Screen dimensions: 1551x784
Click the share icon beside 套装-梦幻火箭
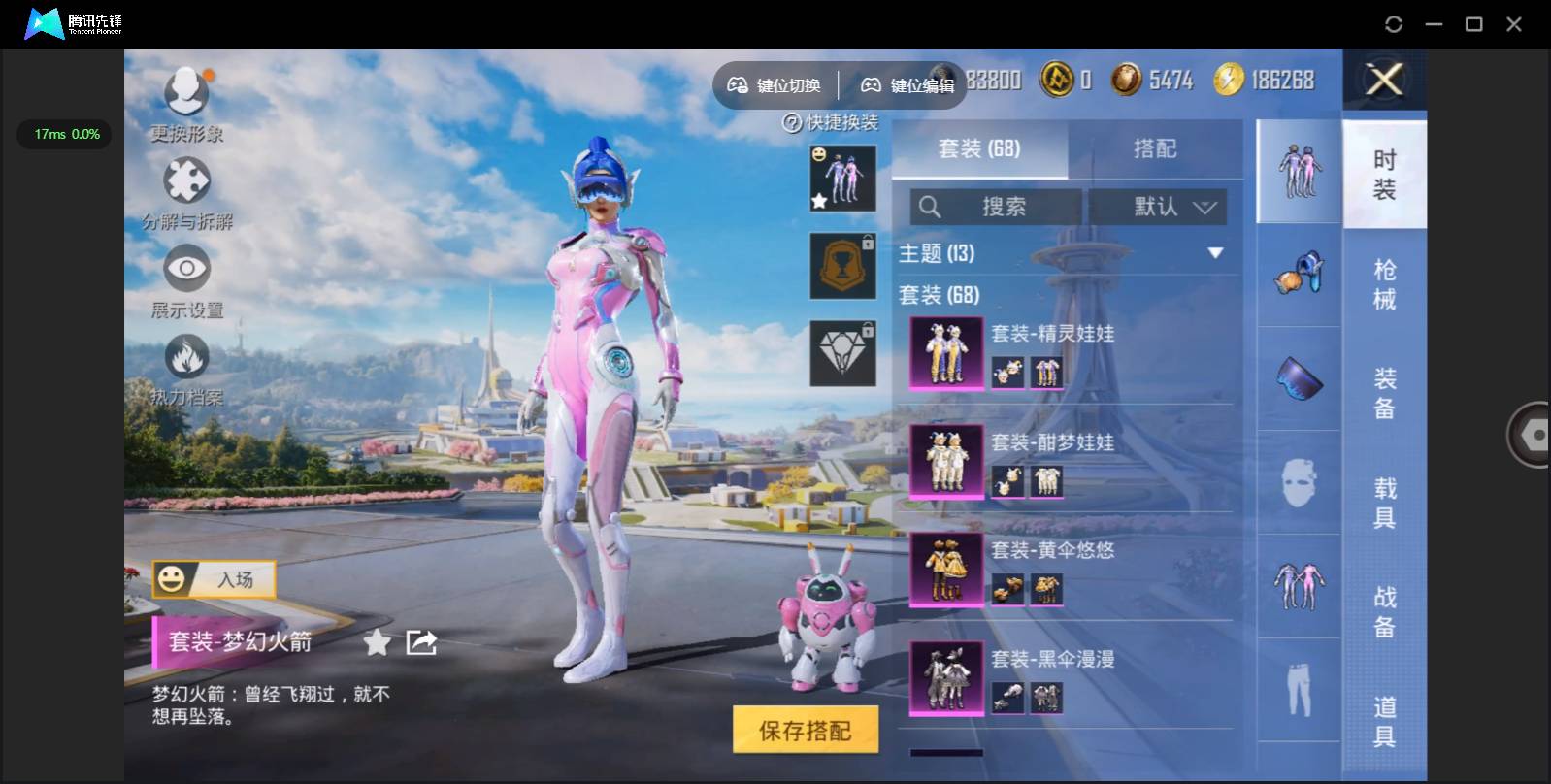pos(421,641)
